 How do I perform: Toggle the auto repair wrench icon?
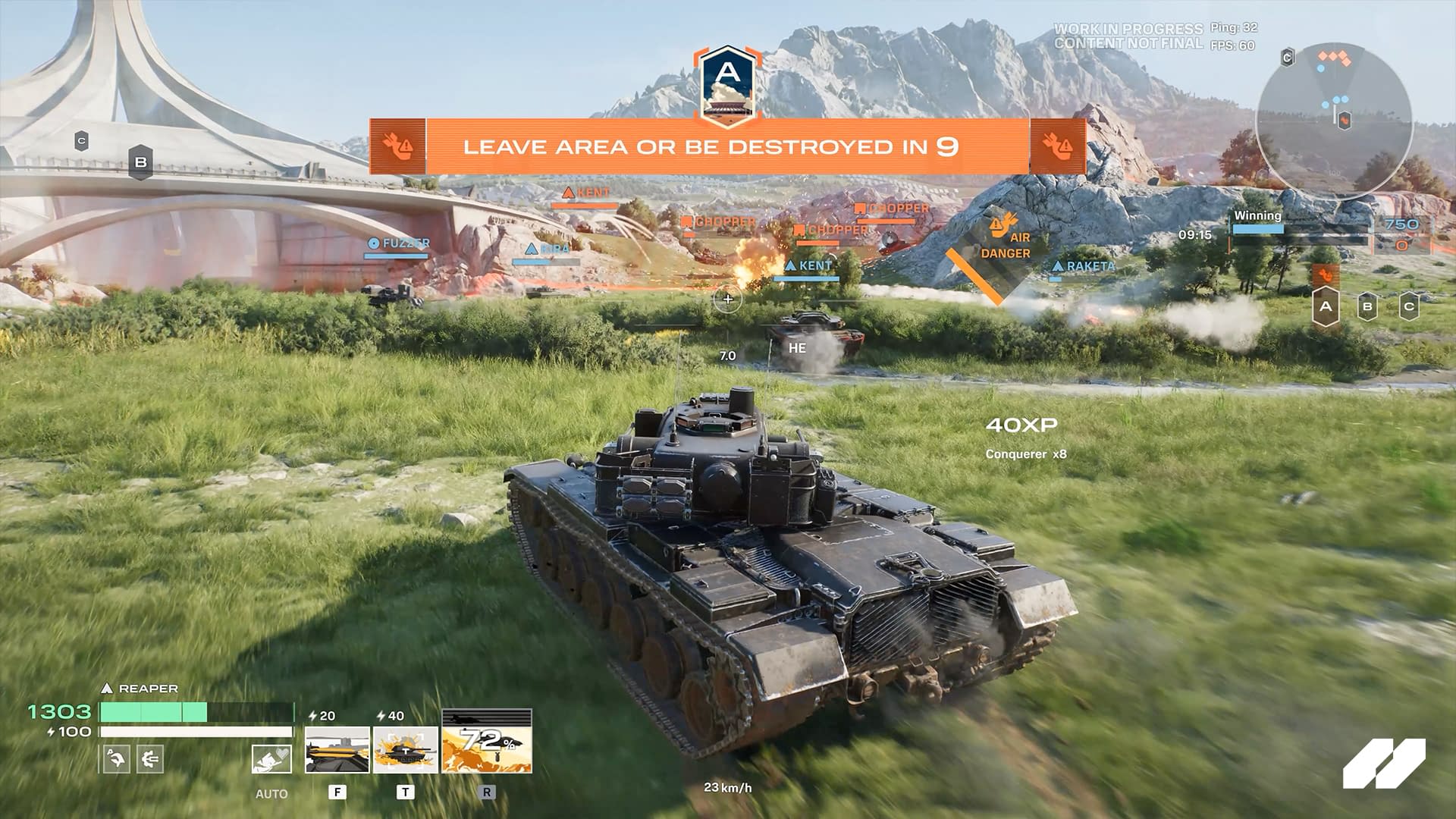271,759
